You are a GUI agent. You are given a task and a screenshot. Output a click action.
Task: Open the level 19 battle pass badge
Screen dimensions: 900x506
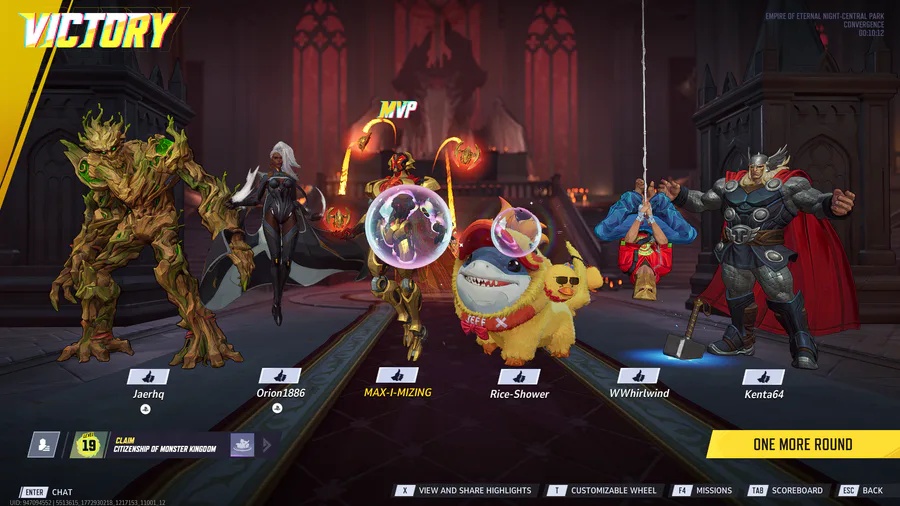pos(89,445)
